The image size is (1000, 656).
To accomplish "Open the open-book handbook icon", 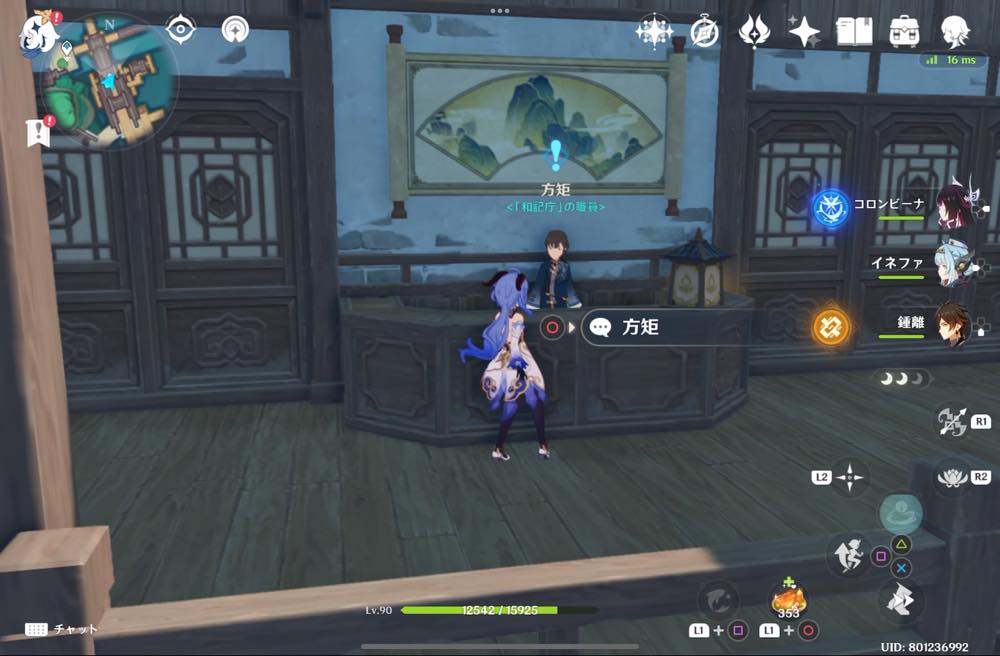I will (x=854, y=31).
